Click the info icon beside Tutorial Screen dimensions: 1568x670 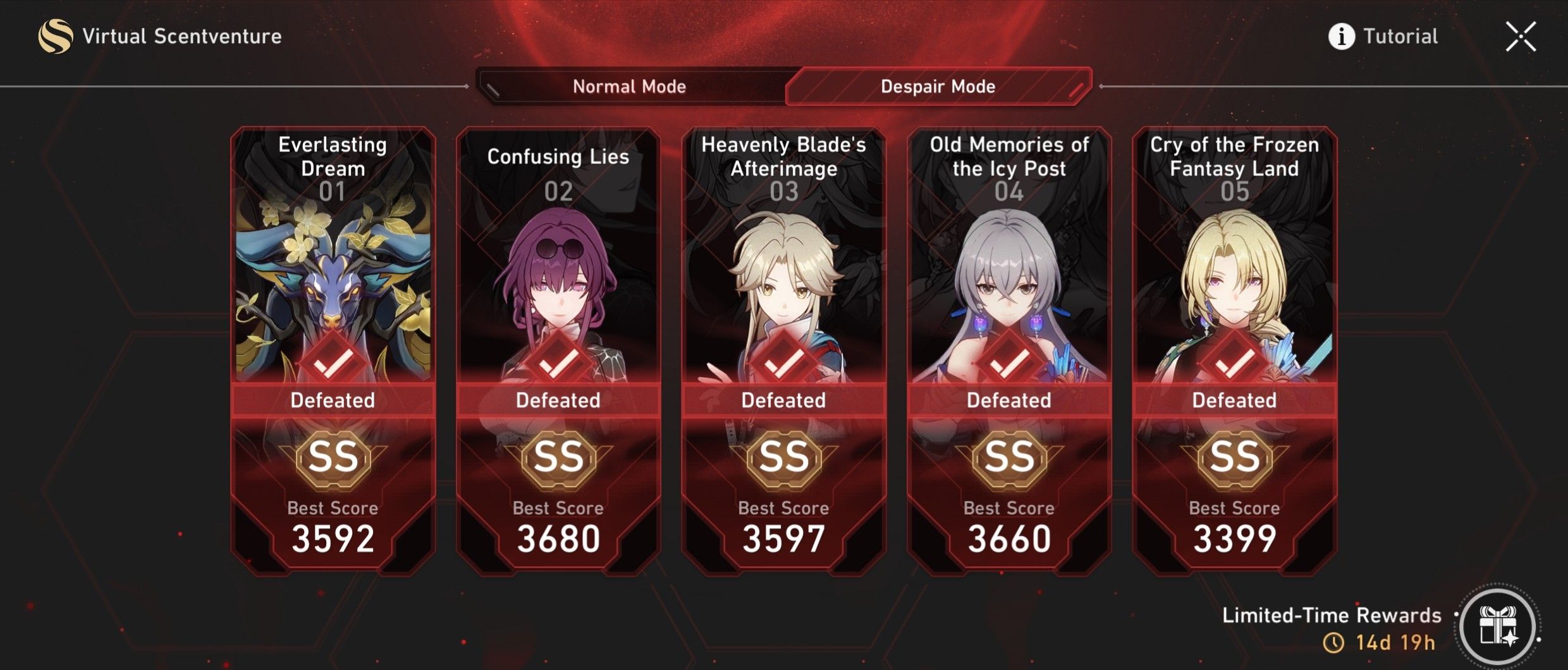pos(1341,36)
